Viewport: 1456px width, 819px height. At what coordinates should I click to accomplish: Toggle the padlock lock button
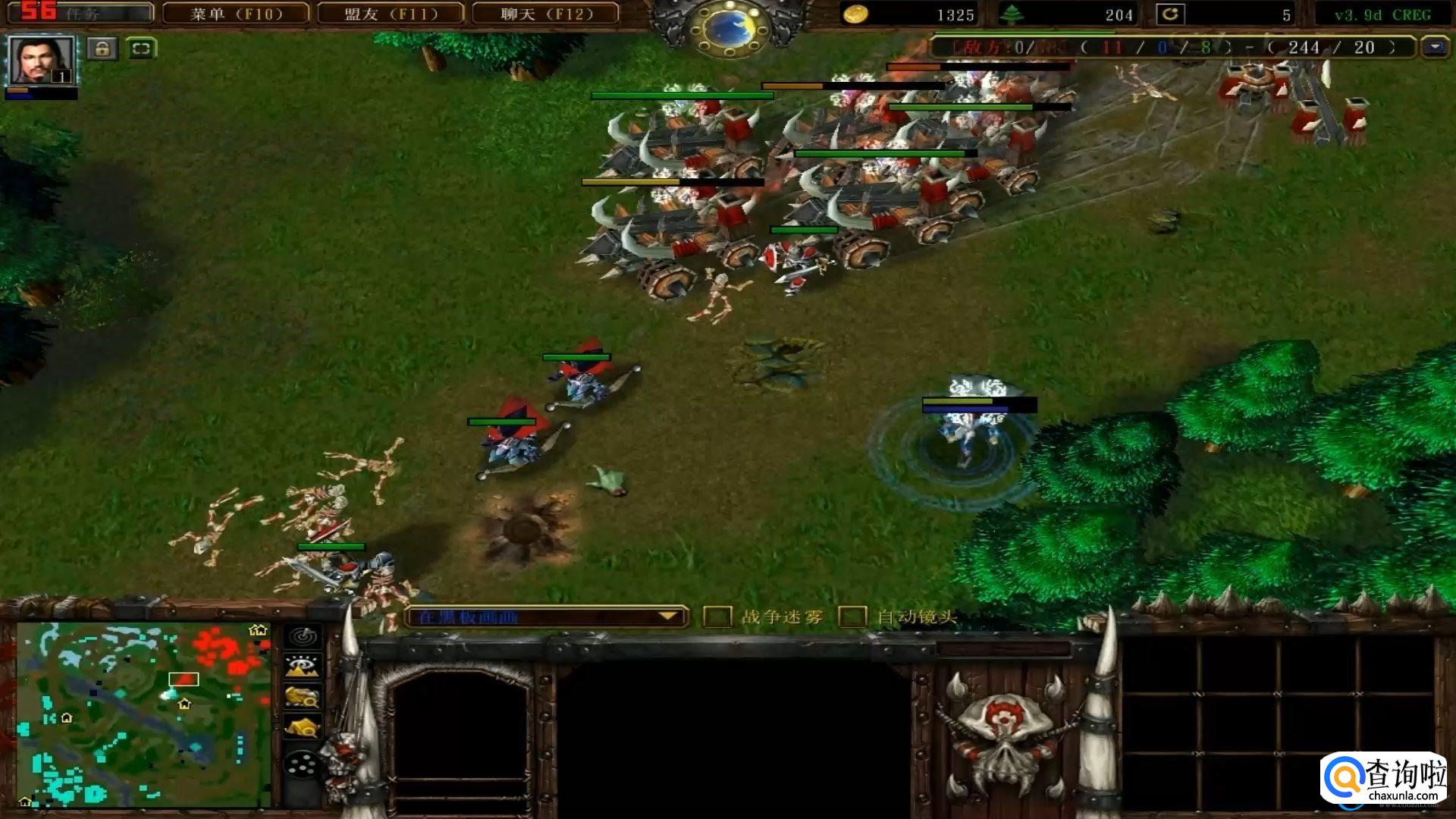(102, 49)
